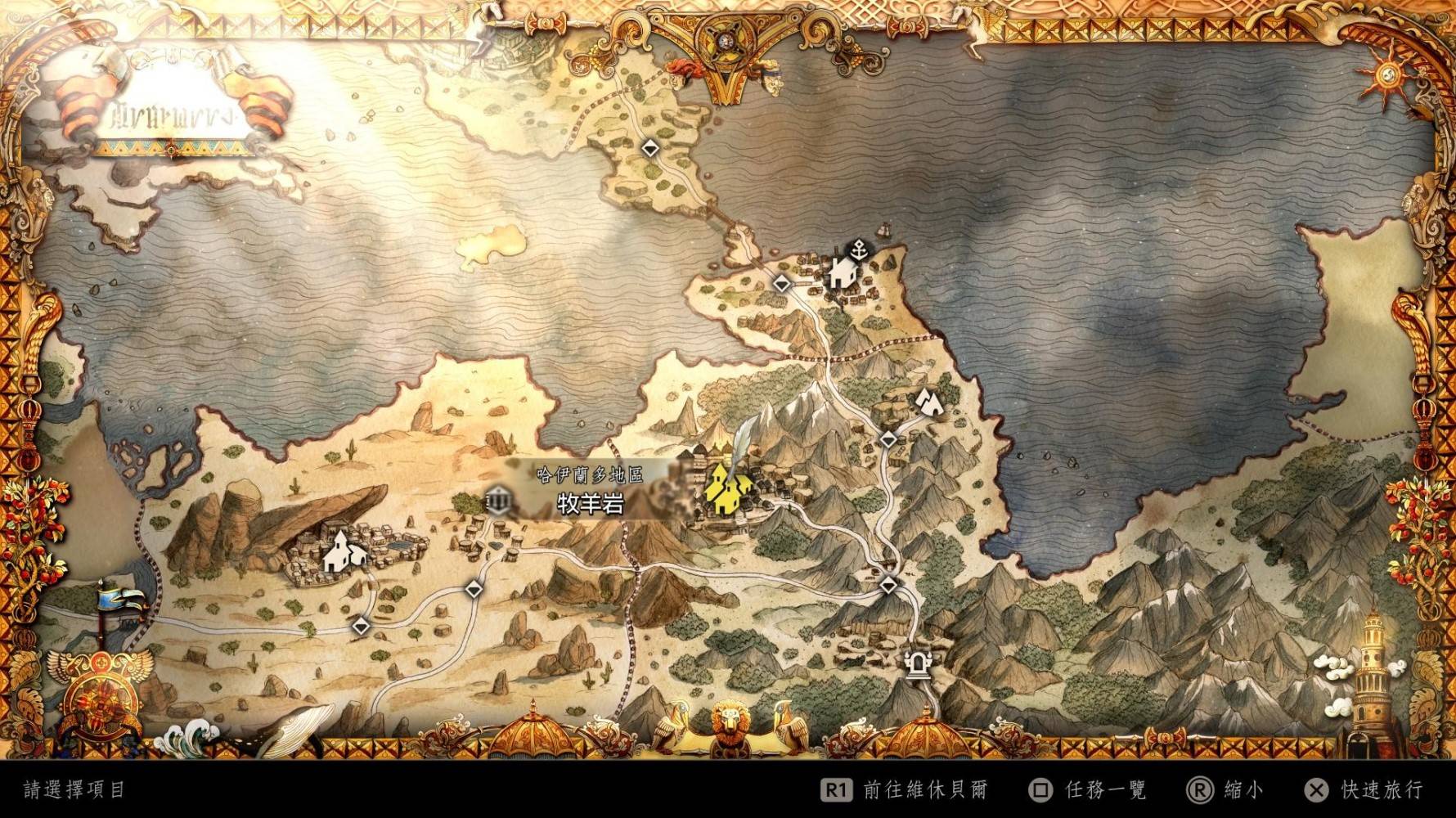Click the anchor harbor marker
The image size is (1456, 818).
click(859, 249)
